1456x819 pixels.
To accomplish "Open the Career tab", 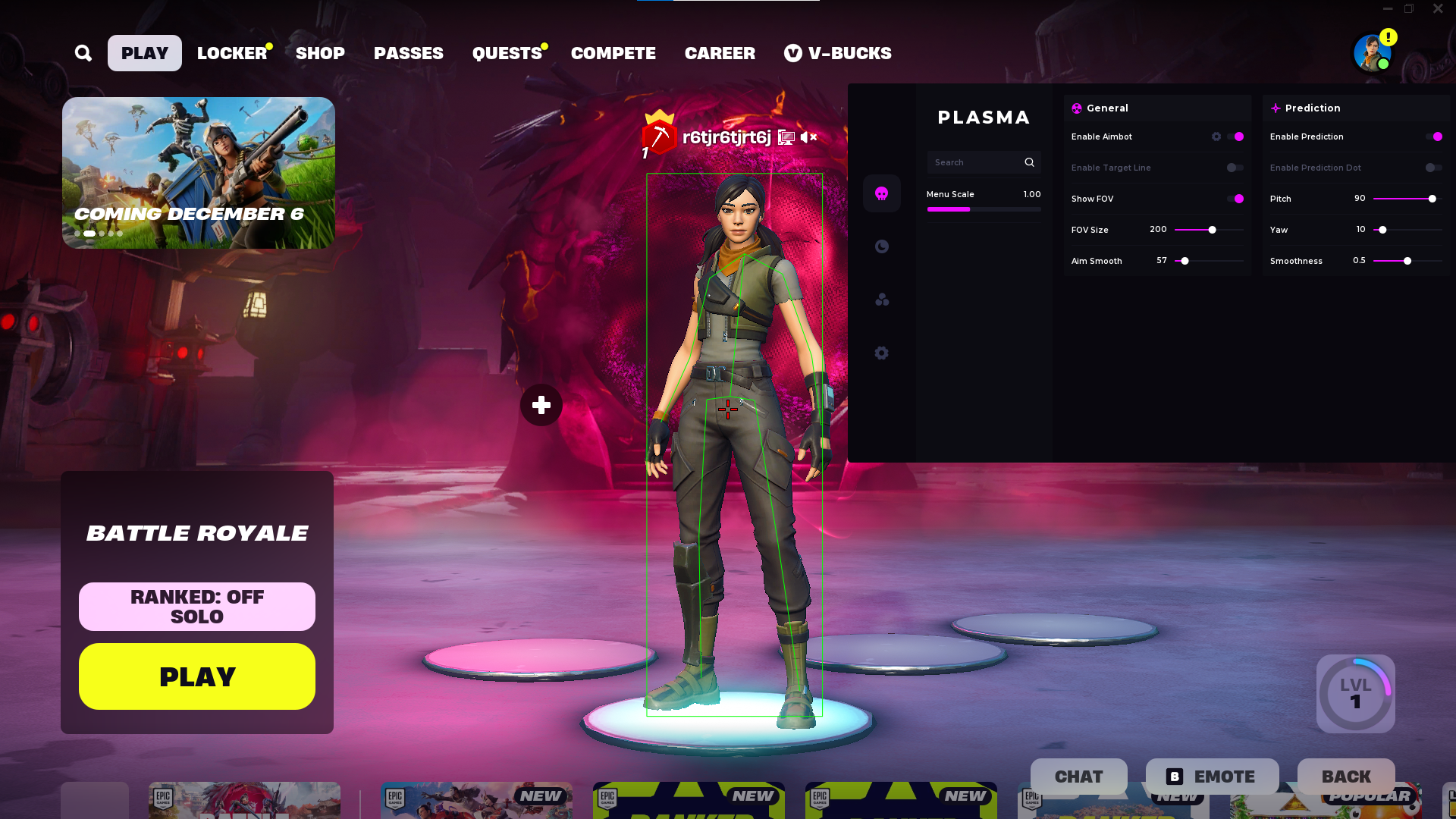I will pos(720,53).
